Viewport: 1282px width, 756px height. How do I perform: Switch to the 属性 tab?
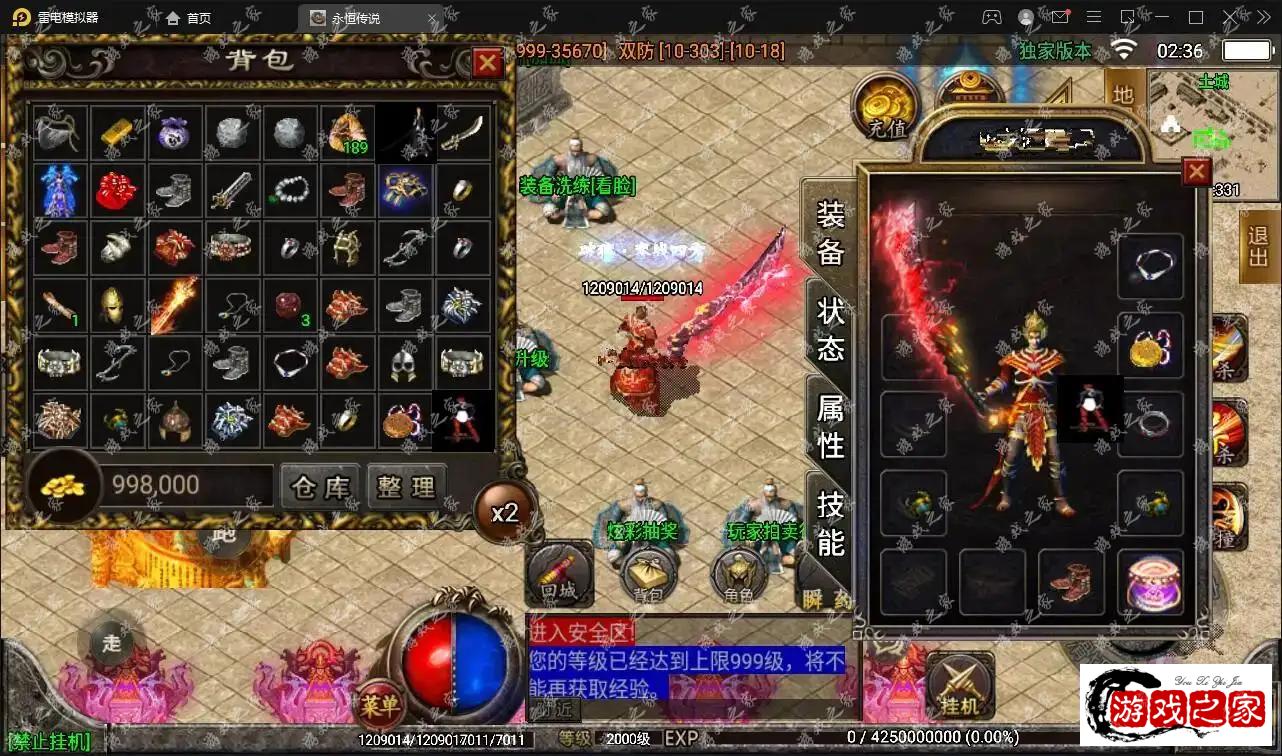[x=831, y=425]
